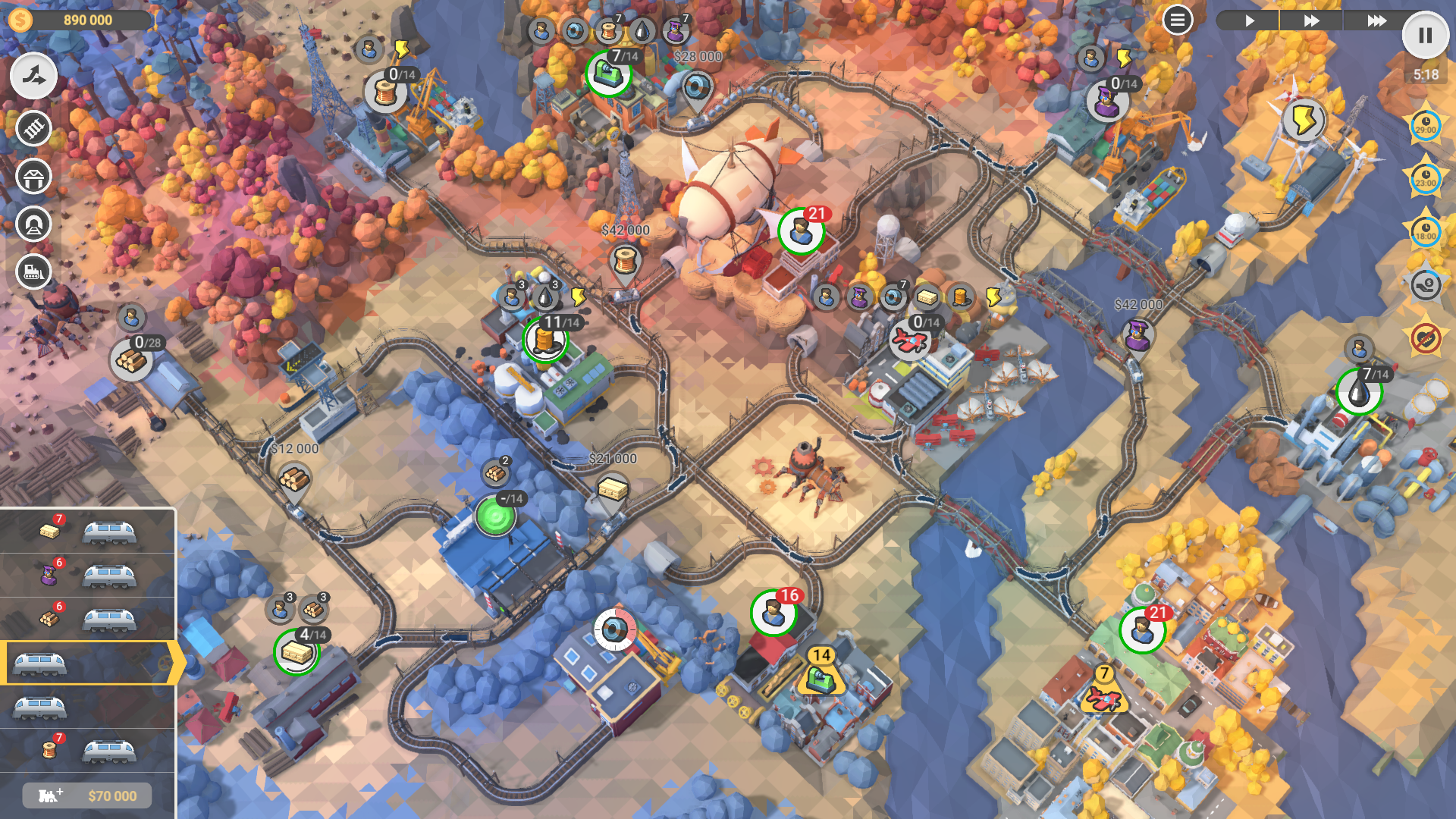Image resolution: width=1456 pixels, height=819 pixels.
Task: View the 29:00 time star objective
Action: point(1425,126)
